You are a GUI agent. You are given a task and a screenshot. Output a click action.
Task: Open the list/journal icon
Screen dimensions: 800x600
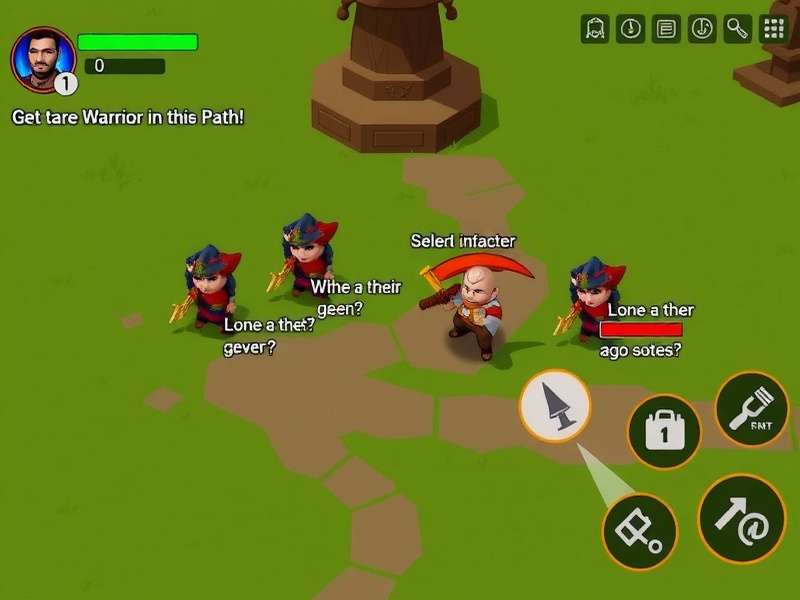click(x=666, y=29)
